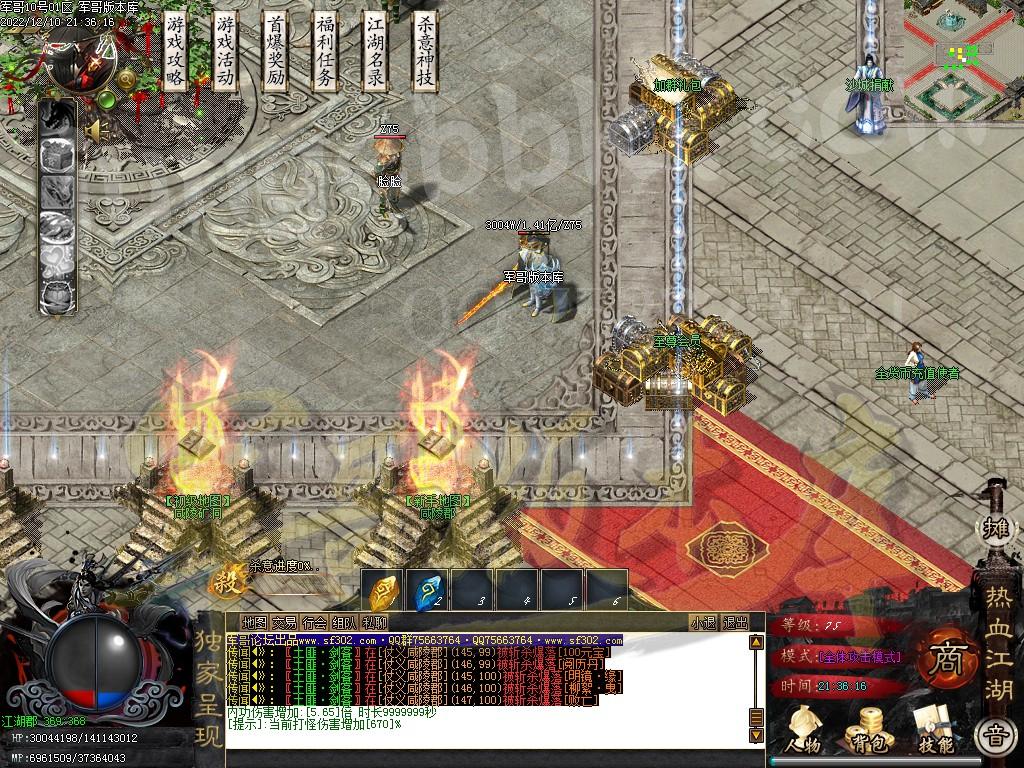The height and width of the screenshot is (768, 1024).
Task: Open the 江湖名录 roster scroll
Action: 375,52
